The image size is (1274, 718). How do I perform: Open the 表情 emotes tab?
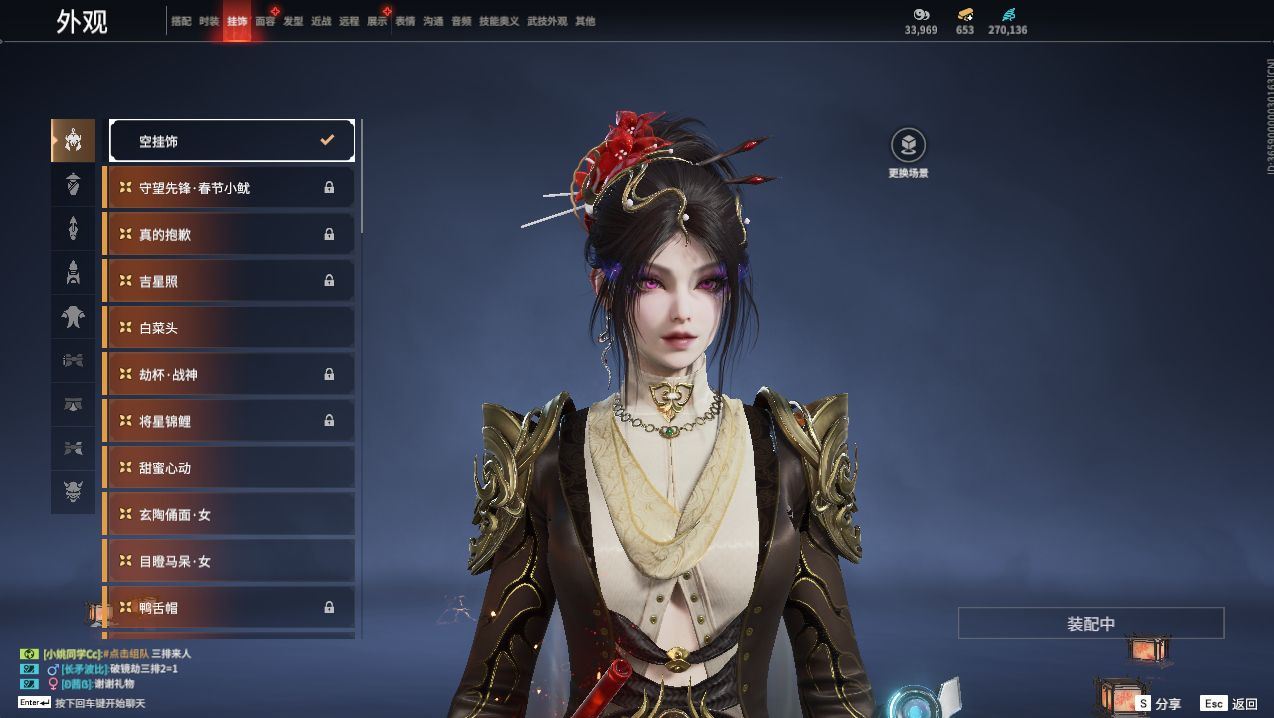tap(405, 21)
